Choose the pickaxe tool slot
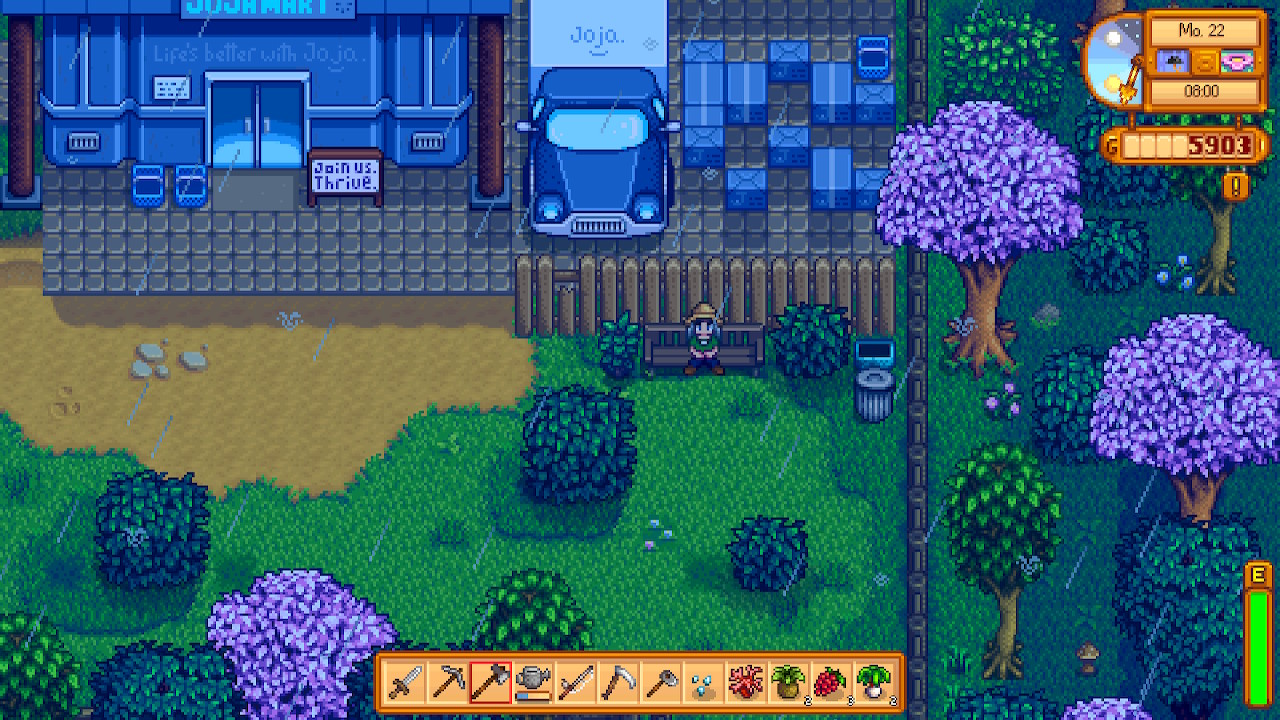Viewport: 1280px width, 720px height. (447, 683)
